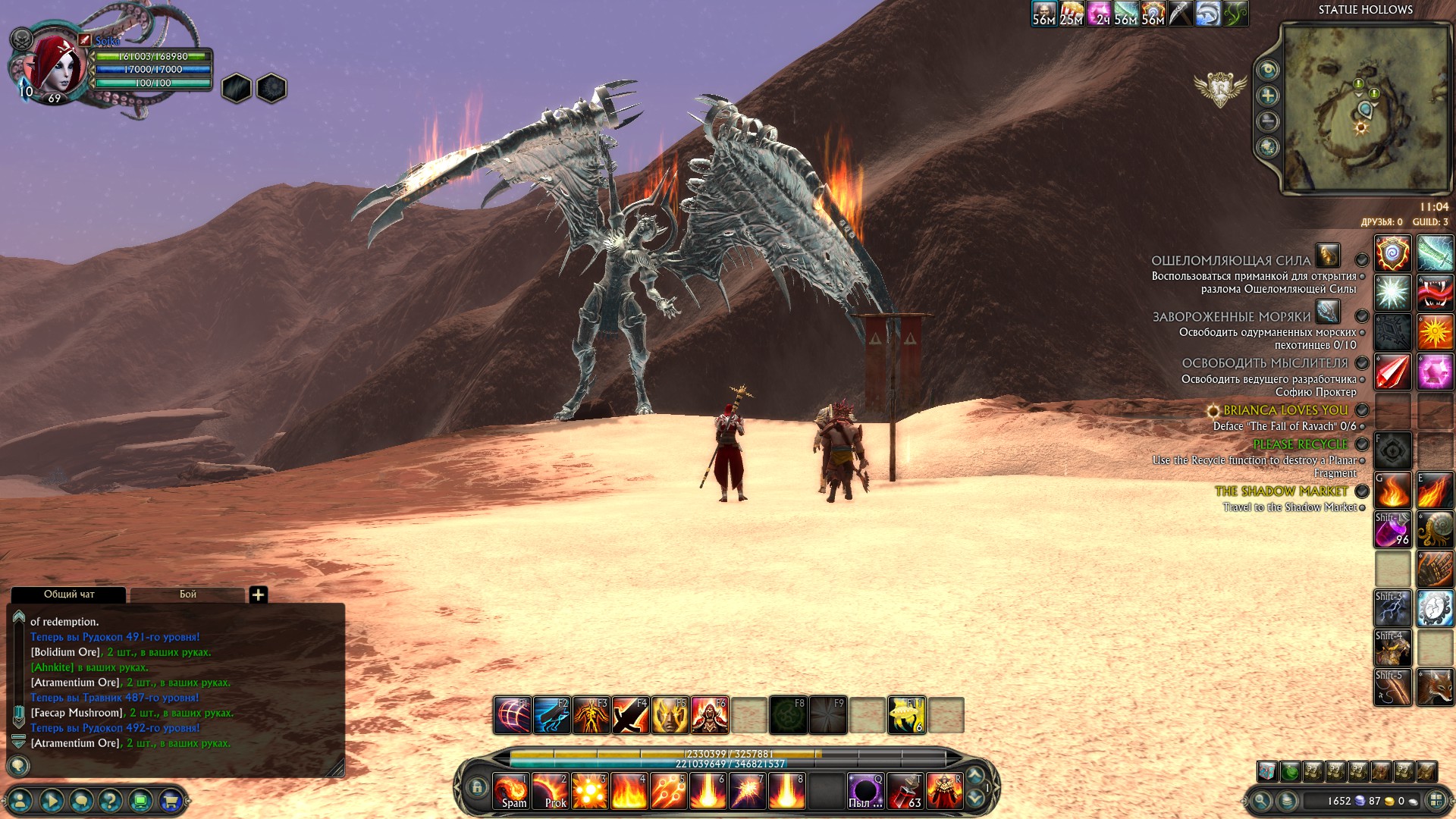Image resolution: width=1456 pixels, height=819 pixels.
Task: Open the world map globe button
Action: 1268,147
